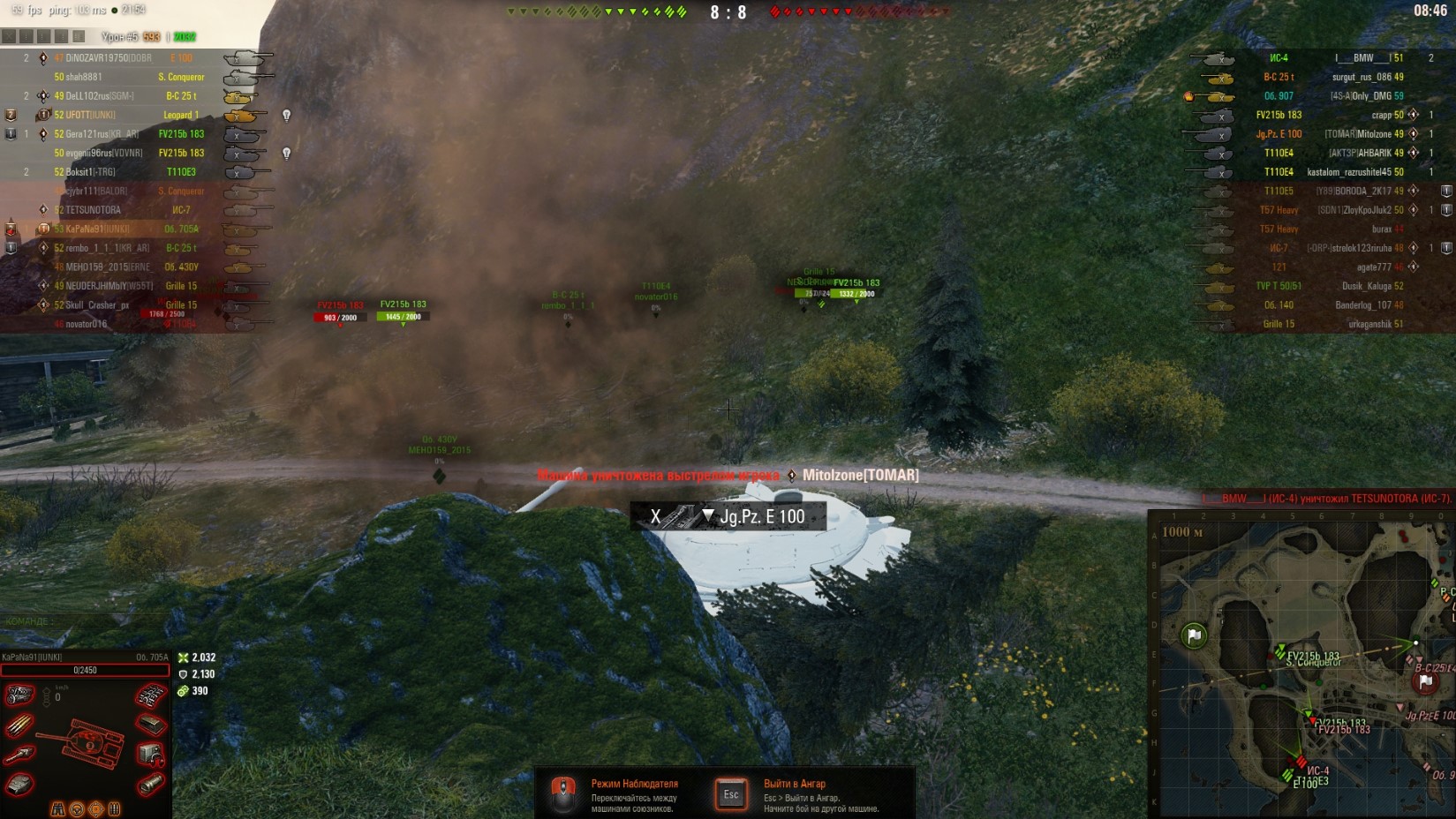
Task: Click the steering wheel icon under the tank silhouette
Action: pyautogui.click(x=78, y=808)
